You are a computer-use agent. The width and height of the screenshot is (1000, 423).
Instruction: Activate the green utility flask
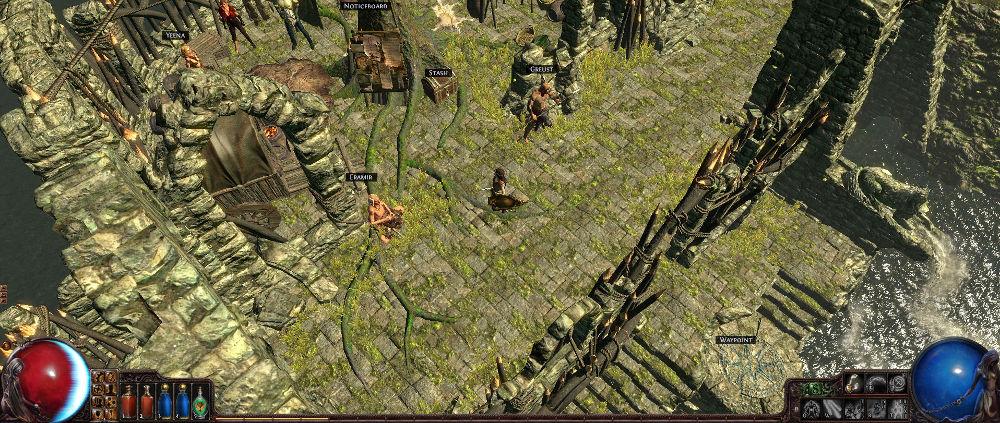point(200,401)
